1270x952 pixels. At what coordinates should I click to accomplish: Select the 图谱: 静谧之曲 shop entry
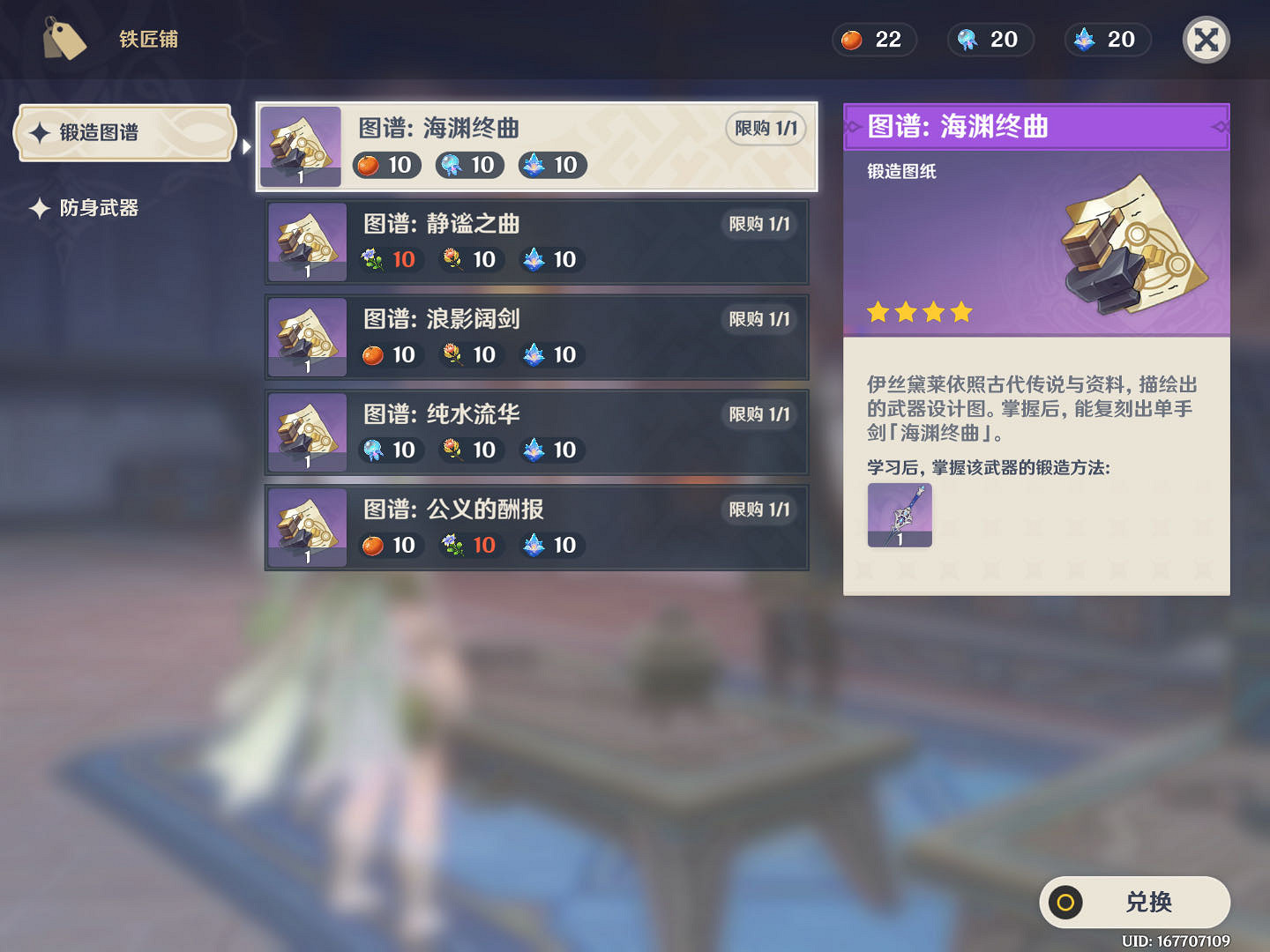pos(536,242)
